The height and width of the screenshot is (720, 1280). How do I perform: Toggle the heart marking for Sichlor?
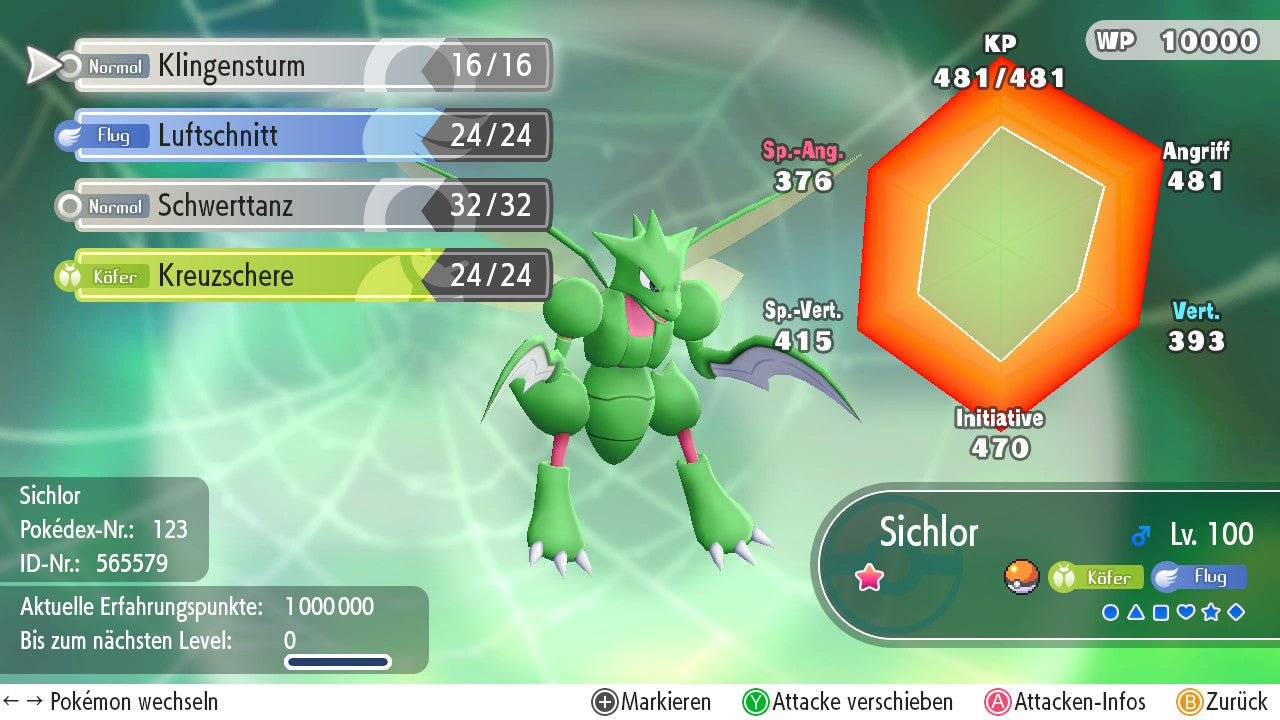coord(1185,612)
